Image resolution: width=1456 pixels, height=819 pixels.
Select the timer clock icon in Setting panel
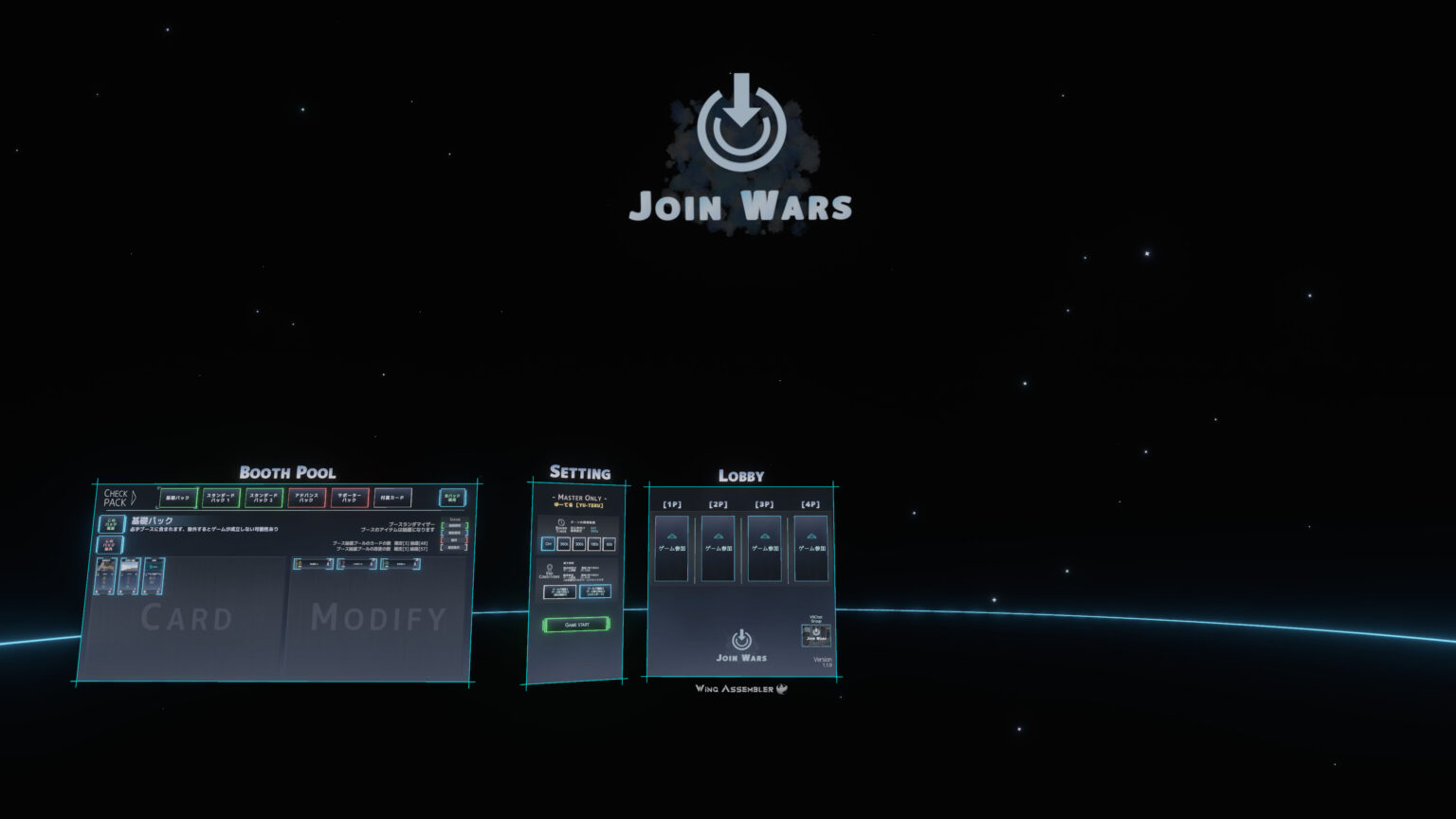(561, 521)
